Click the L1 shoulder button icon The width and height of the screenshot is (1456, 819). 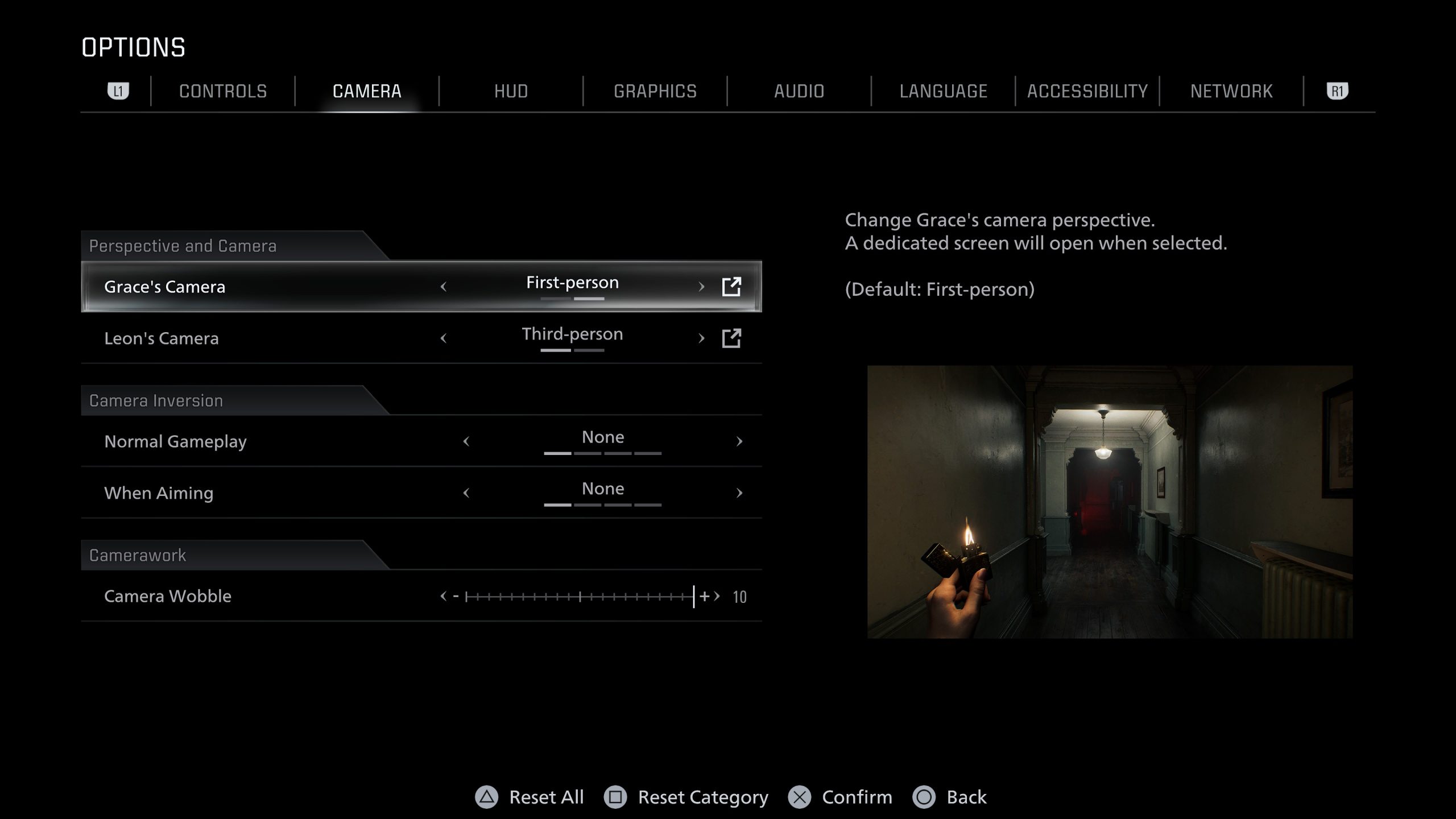pos(119,90)
